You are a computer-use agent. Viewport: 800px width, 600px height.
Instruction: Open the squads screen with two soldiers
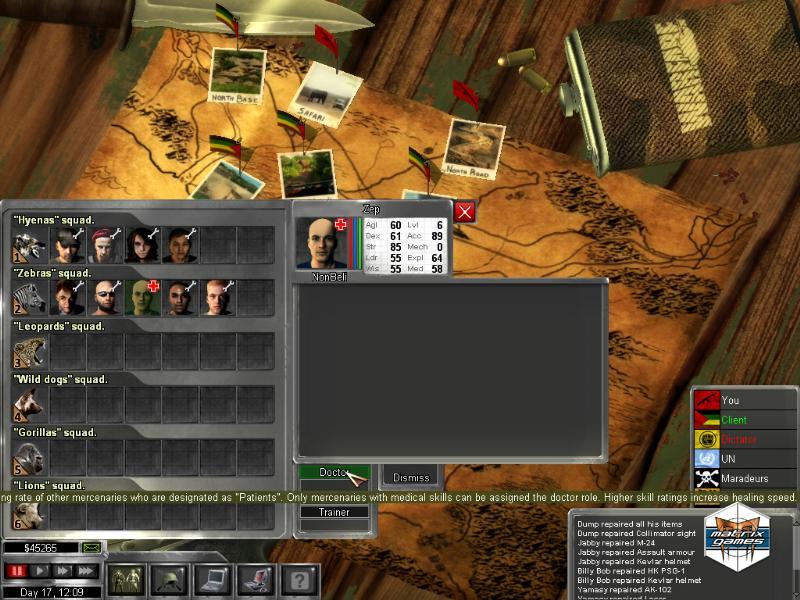pyautogui.click(x=126, y=578)
